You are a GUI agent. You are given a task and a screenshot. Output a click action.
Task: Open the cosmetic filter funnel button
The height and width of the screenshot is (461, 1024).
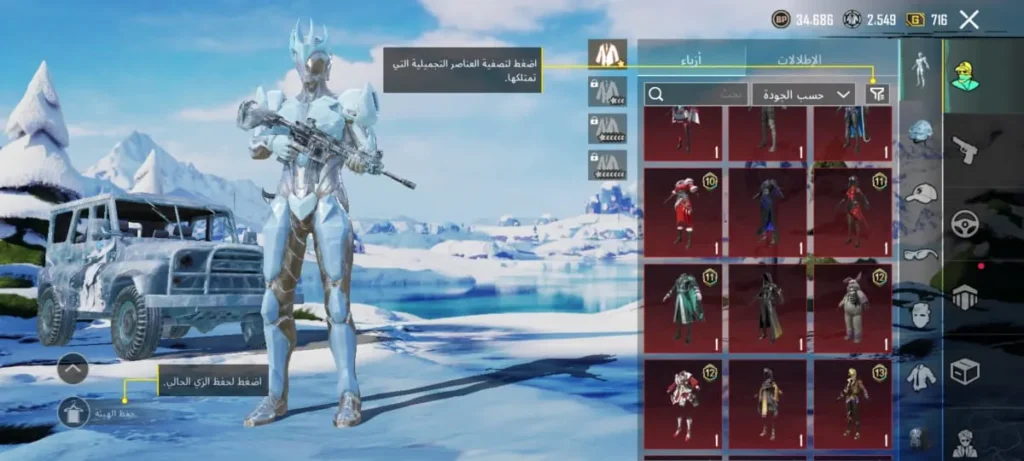click(x=877, y=94)
